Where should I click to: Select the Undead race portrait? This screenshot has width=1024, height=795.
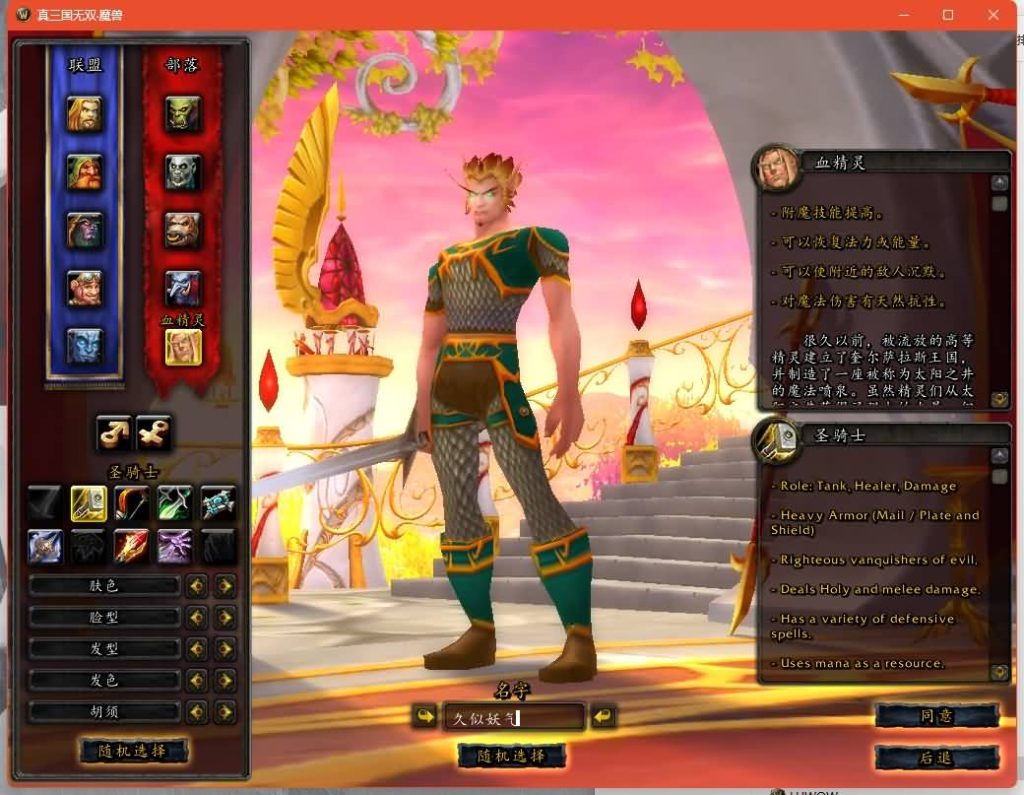click(x=183, y=172)
